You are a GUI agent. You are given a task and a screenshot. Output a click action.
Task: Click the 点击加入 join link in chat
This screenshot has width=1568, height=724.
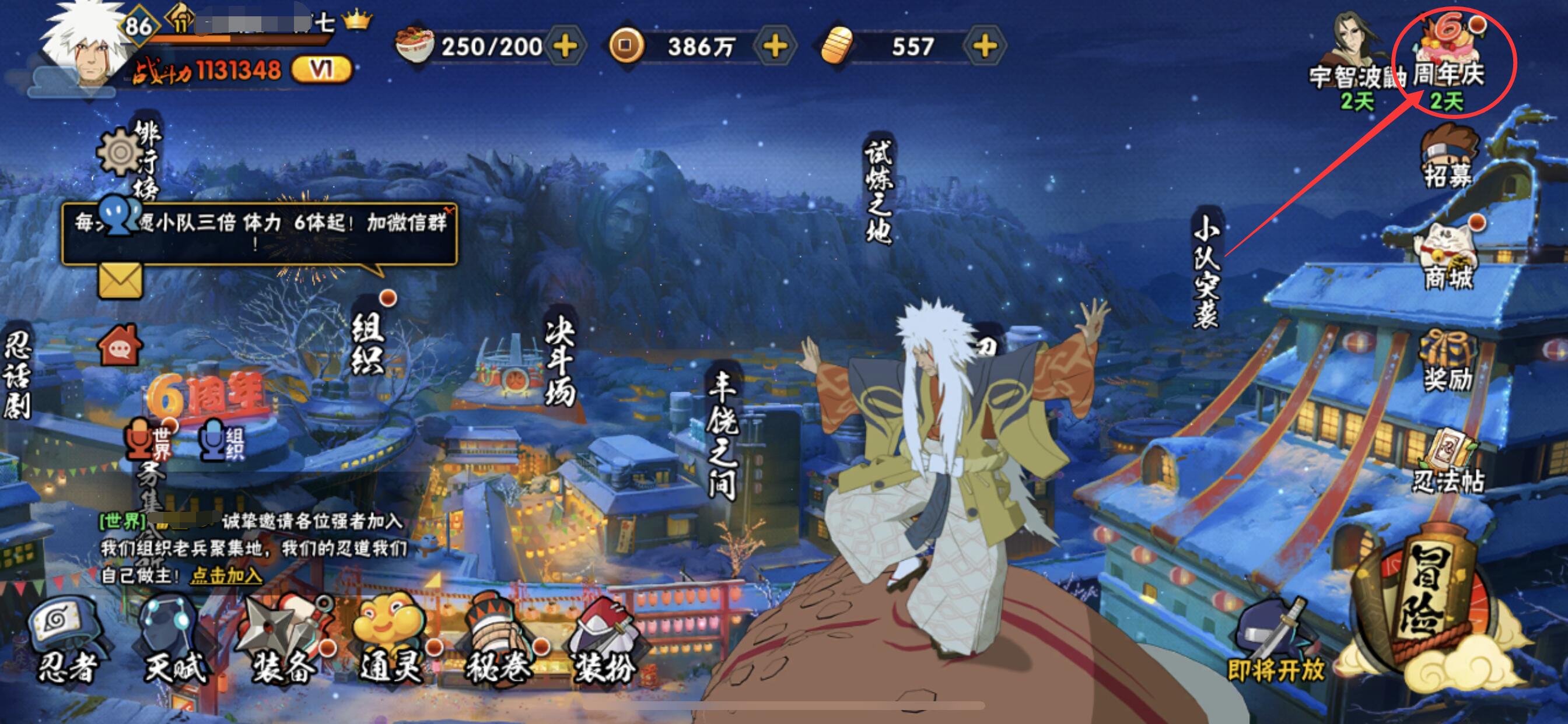[x=226, y=575]
